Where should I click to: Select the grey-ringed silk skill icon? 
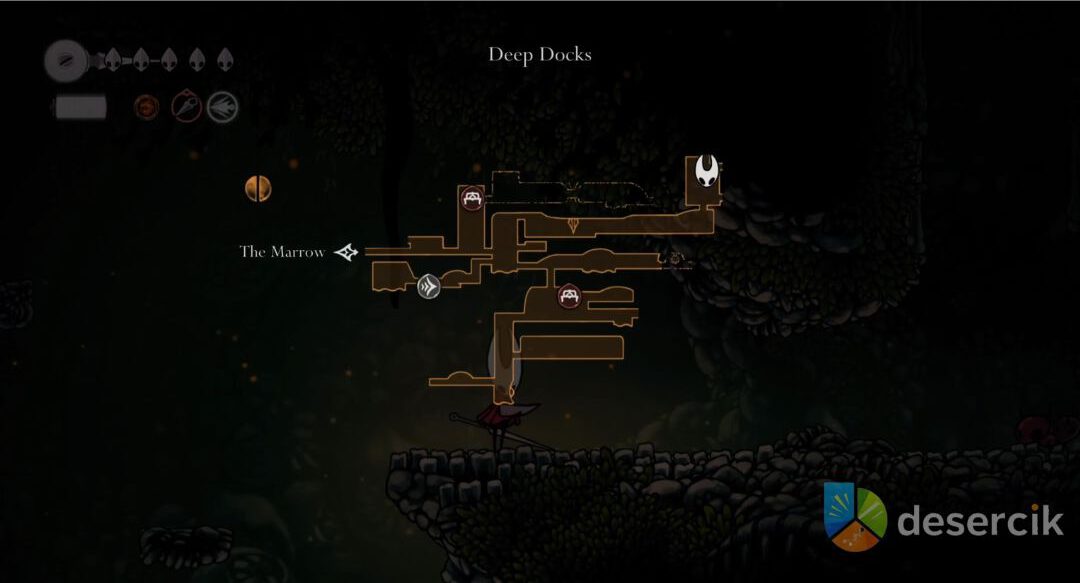(x=223, y=106)
